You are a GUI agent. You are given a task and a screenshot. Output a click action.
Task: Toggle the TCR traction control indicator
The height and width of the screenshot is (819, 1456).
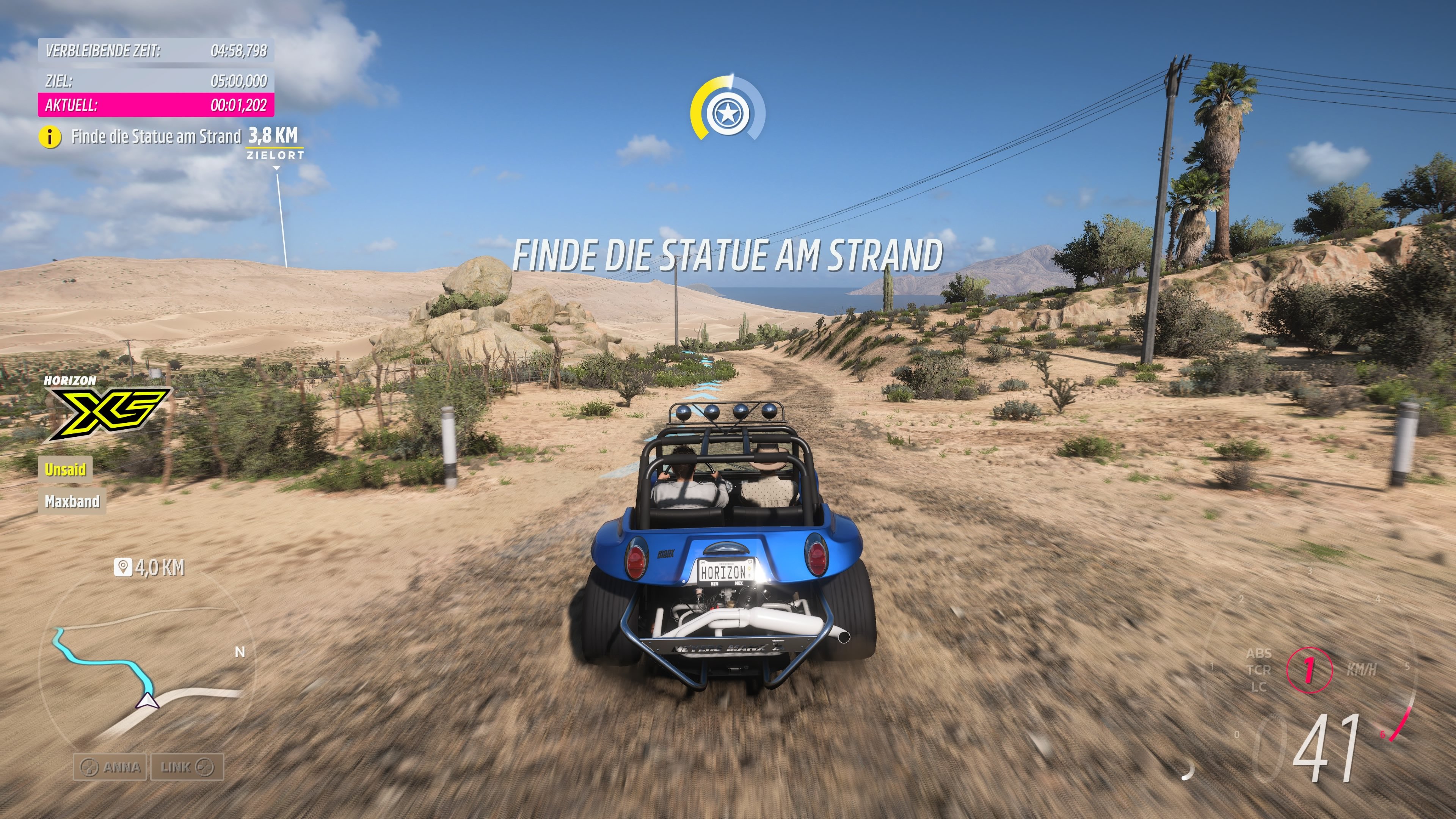1260,672
